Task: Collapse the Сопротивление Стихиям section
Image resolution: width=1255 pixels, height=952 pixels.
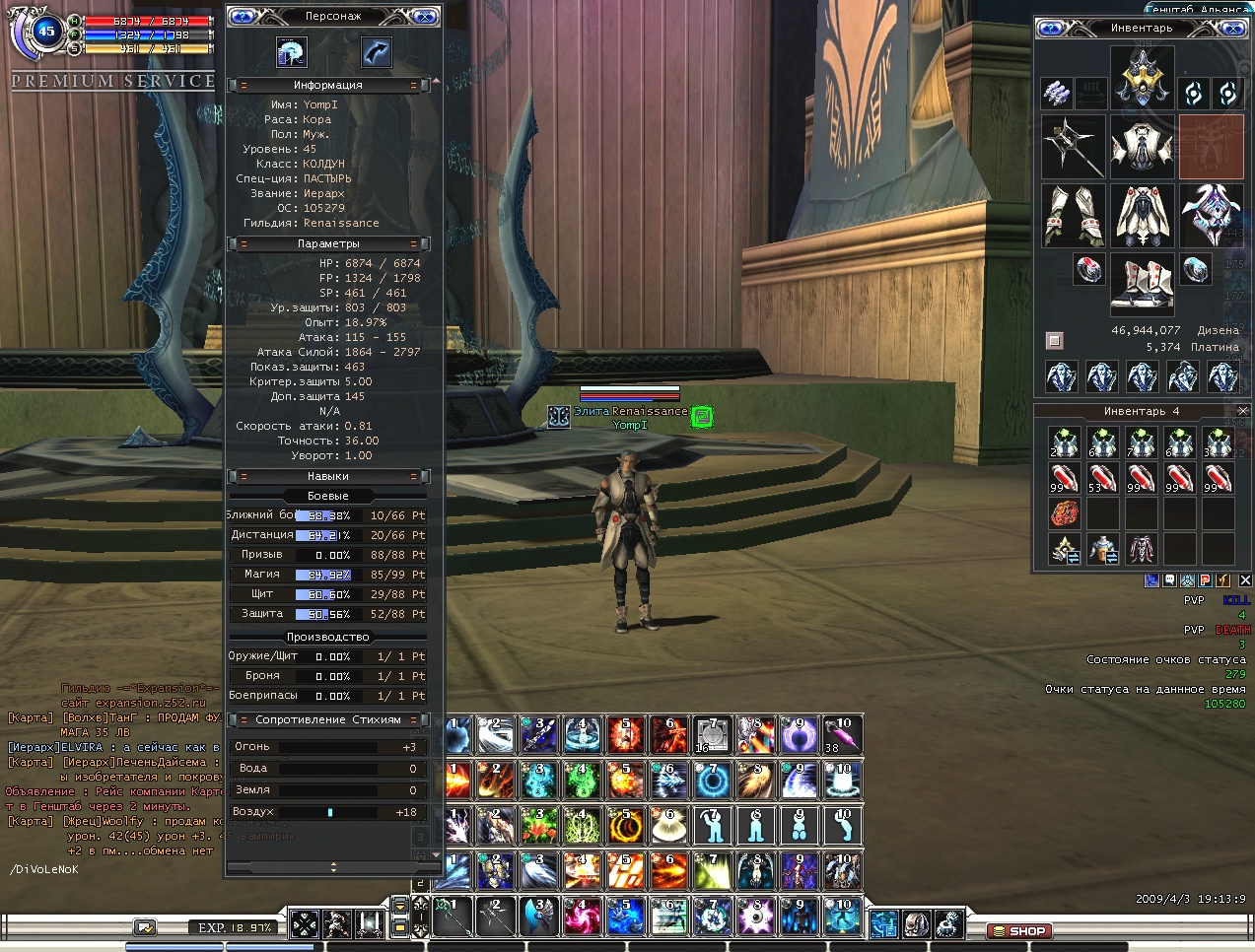Action: [328, 719]
